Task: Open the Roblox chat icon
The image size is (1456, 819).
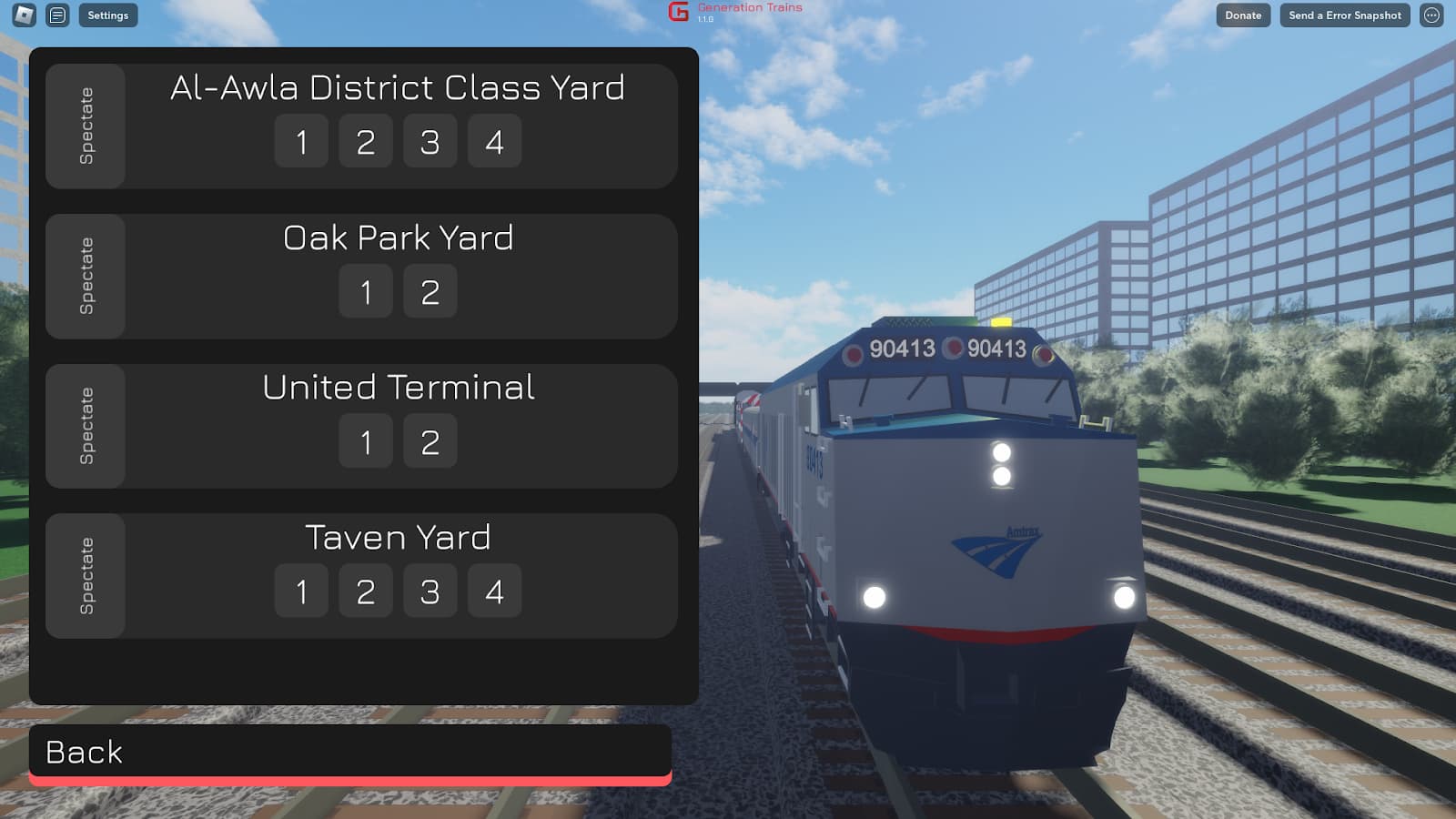Action: [57, 15]
